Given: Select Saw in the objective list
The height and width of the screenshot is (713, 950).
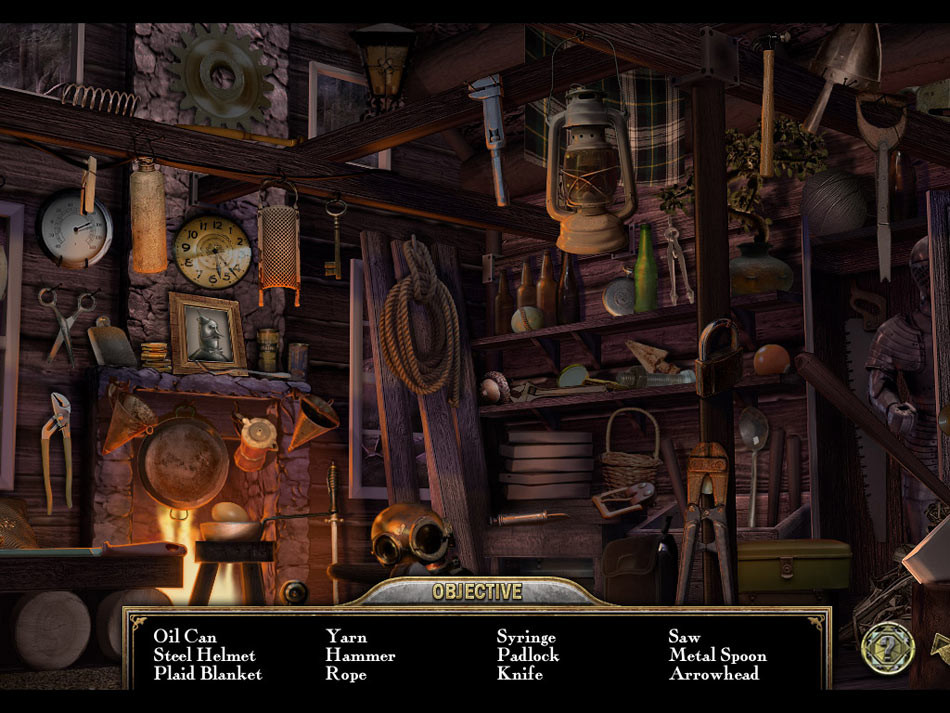Looking at the screenshot, I should [x=684, y=637].
